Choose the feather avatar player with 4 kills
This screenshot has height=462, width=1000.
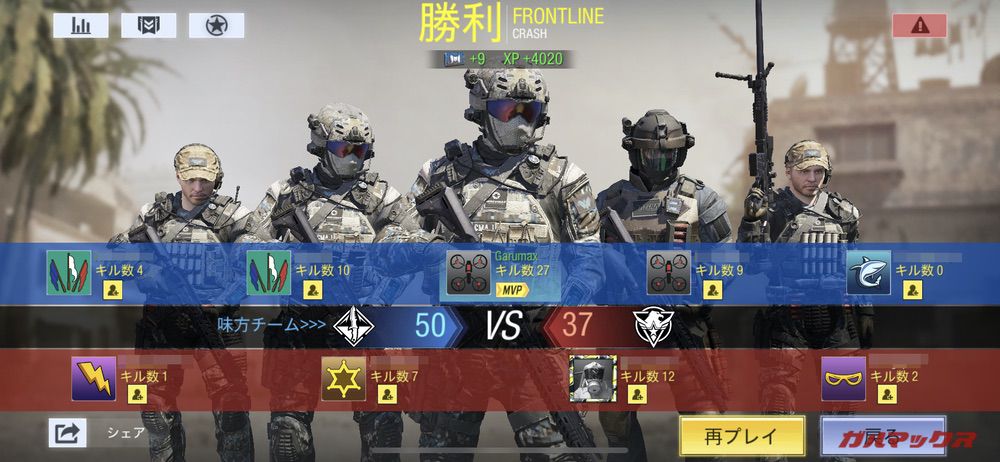click(69, 273)
